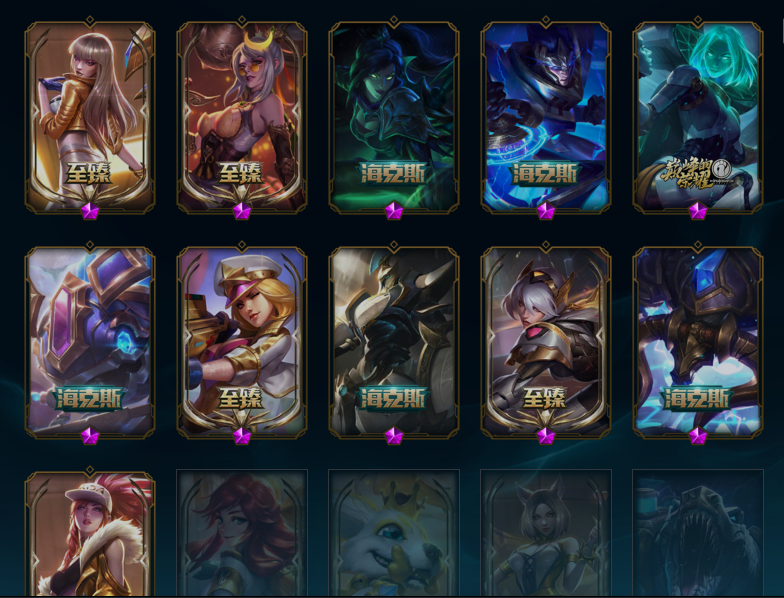784x598 pixels.
Task: Select the red-feathered woman with cap card
Action: click(x=90, y=535)
